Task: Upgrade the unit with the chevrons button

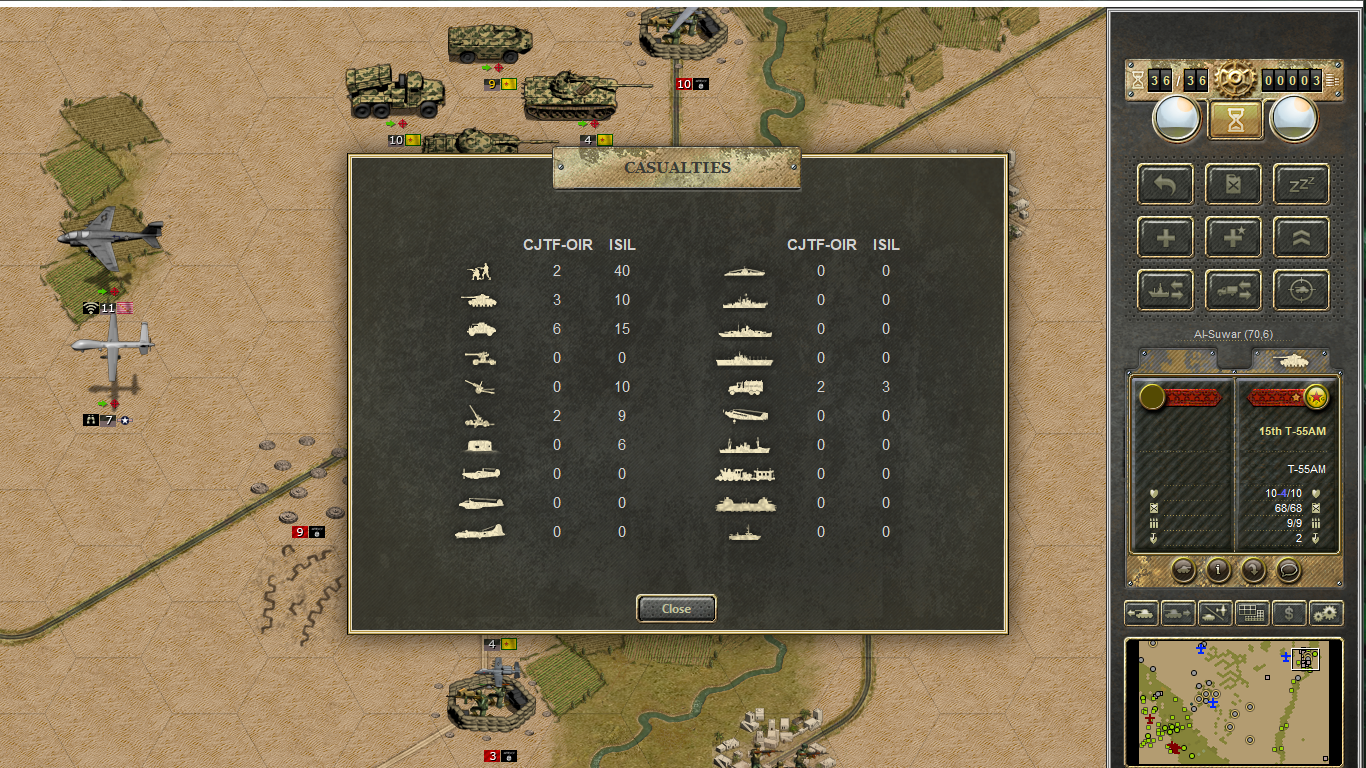Action: (x=1301, y=237)
